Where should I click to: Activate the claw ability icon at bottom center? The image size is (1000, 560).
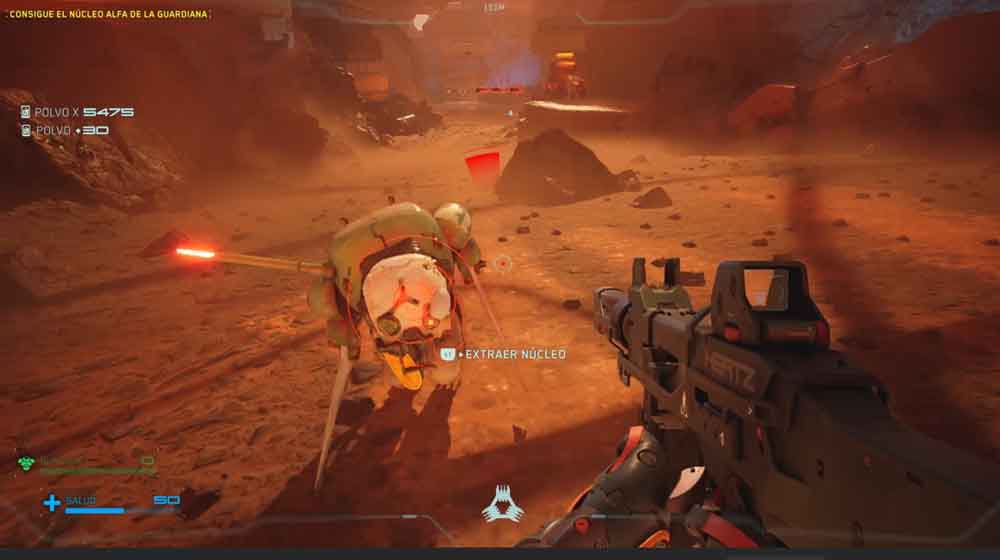click(502, 504)
